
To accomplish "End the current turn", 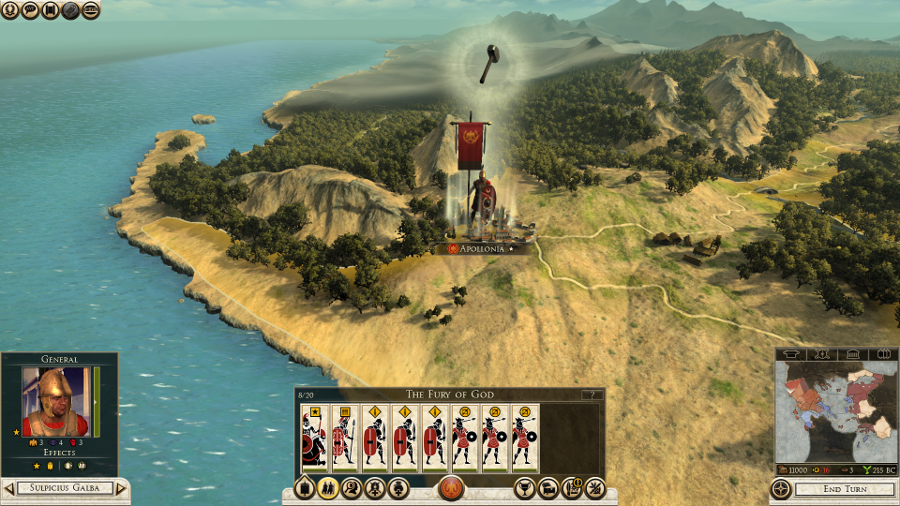I will pos(845,490).
